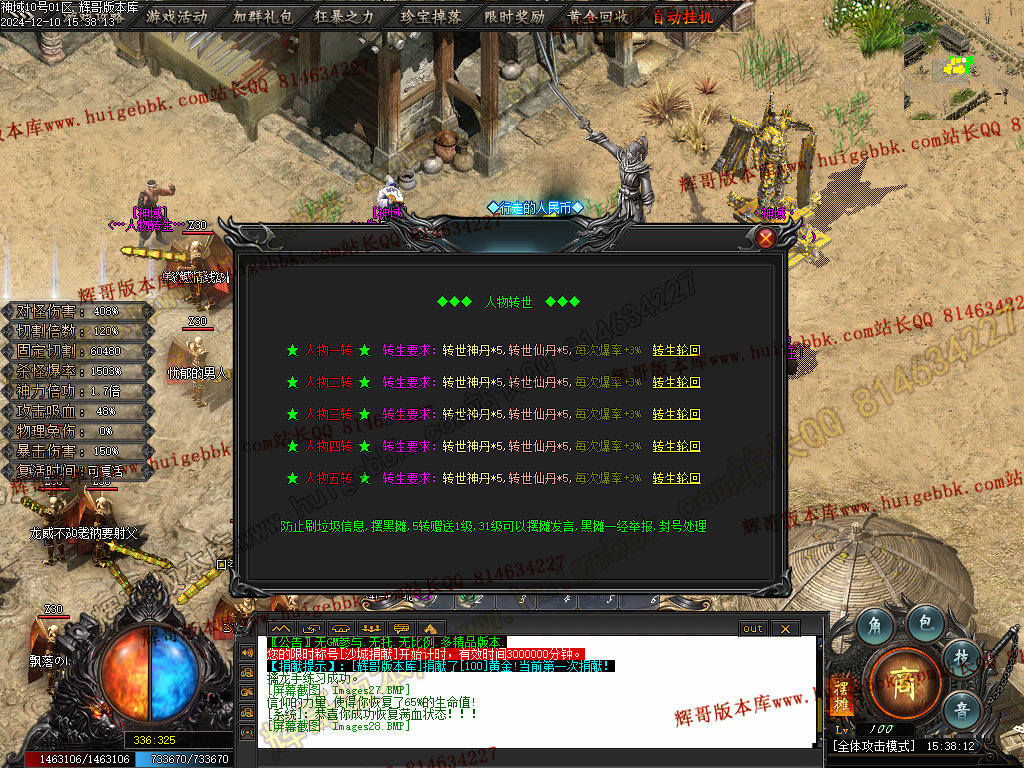1024x768 pixels.
Task: Show the 珍宝掉落 treasure drop menu
Action: click(x=431, y=16)
